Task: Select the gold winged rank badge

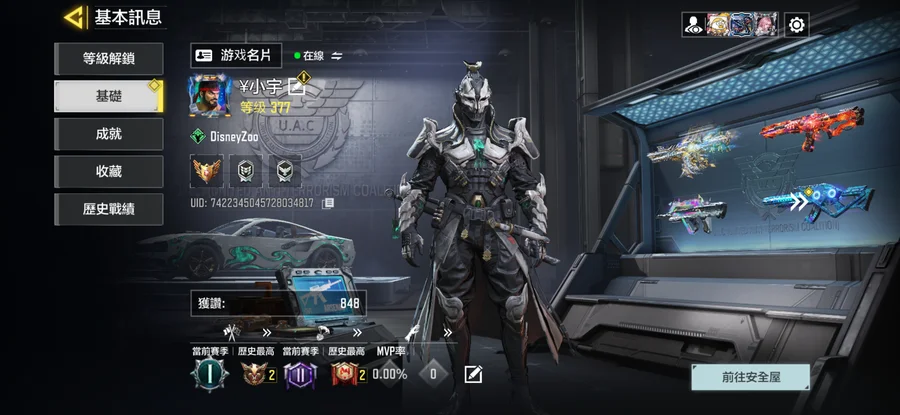Action: click(x=207, y=171)
